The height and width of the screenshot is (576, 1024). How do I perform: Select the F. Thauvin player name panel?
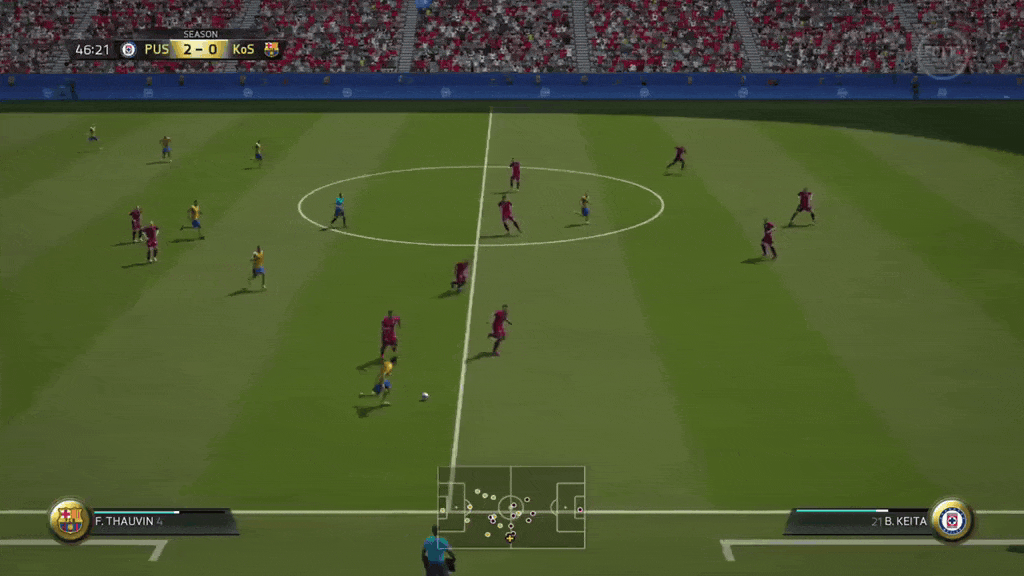[x=162, y=521]
